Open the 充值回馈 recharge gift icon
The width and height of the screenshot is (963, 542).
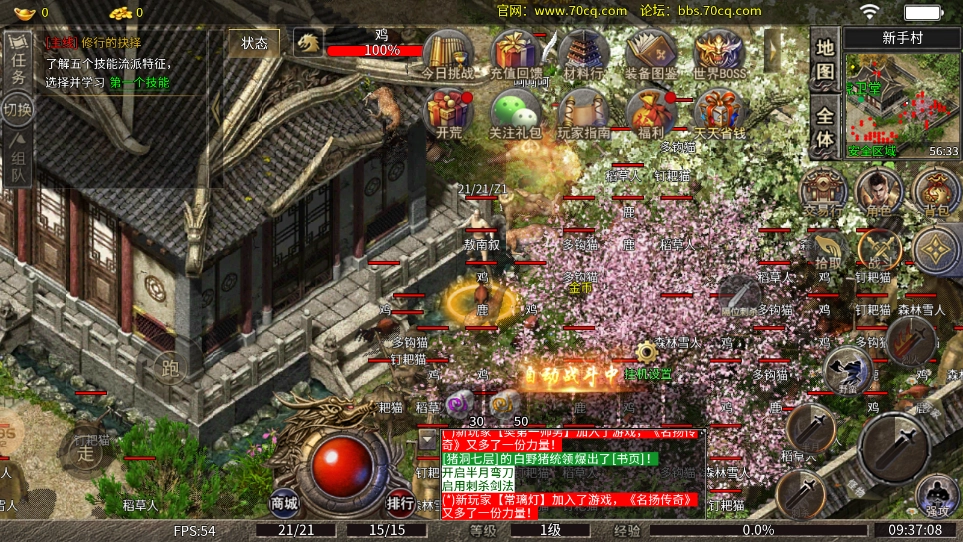(516, 53)
